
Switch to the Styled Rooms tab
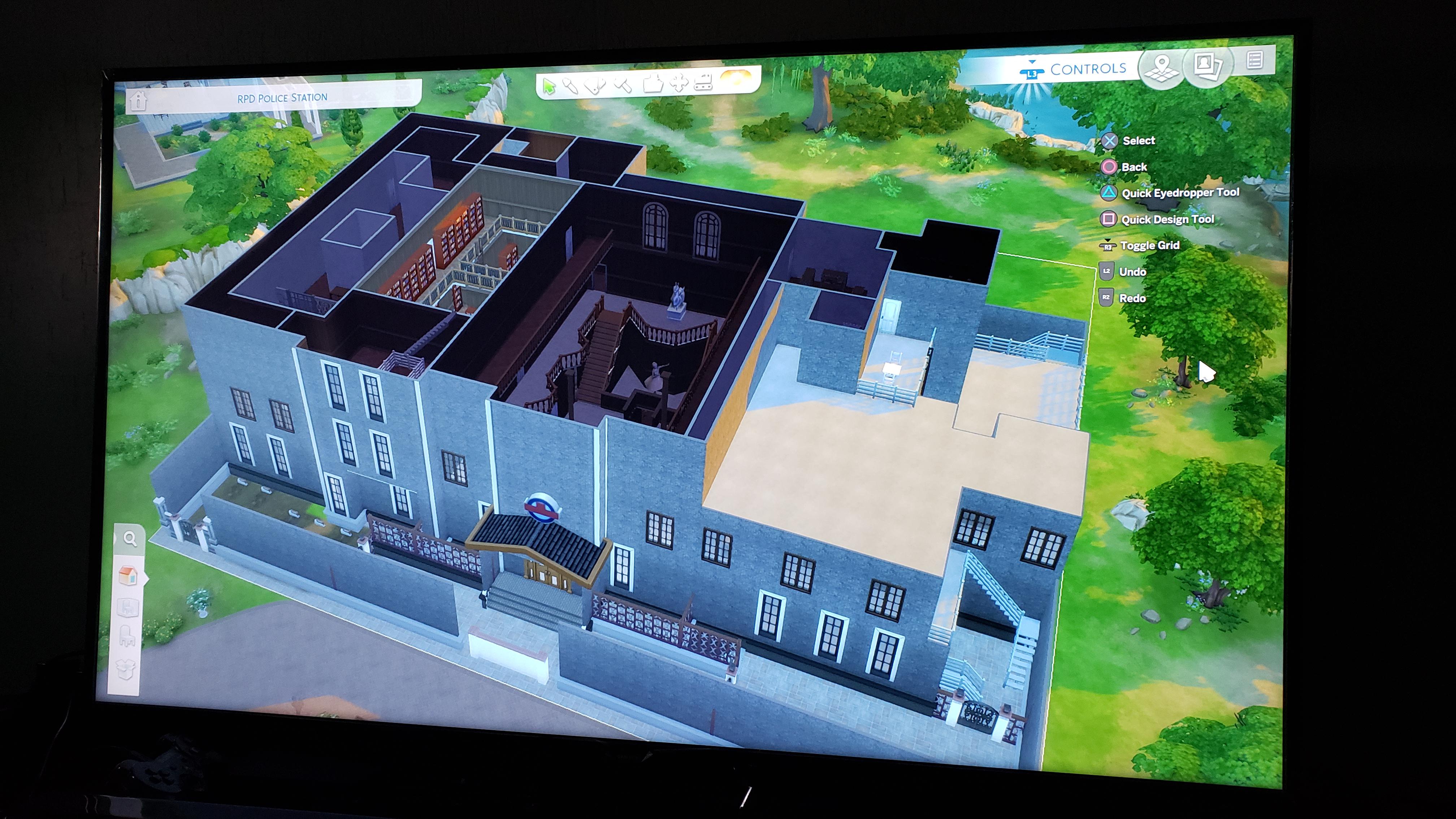coord(129,606)
